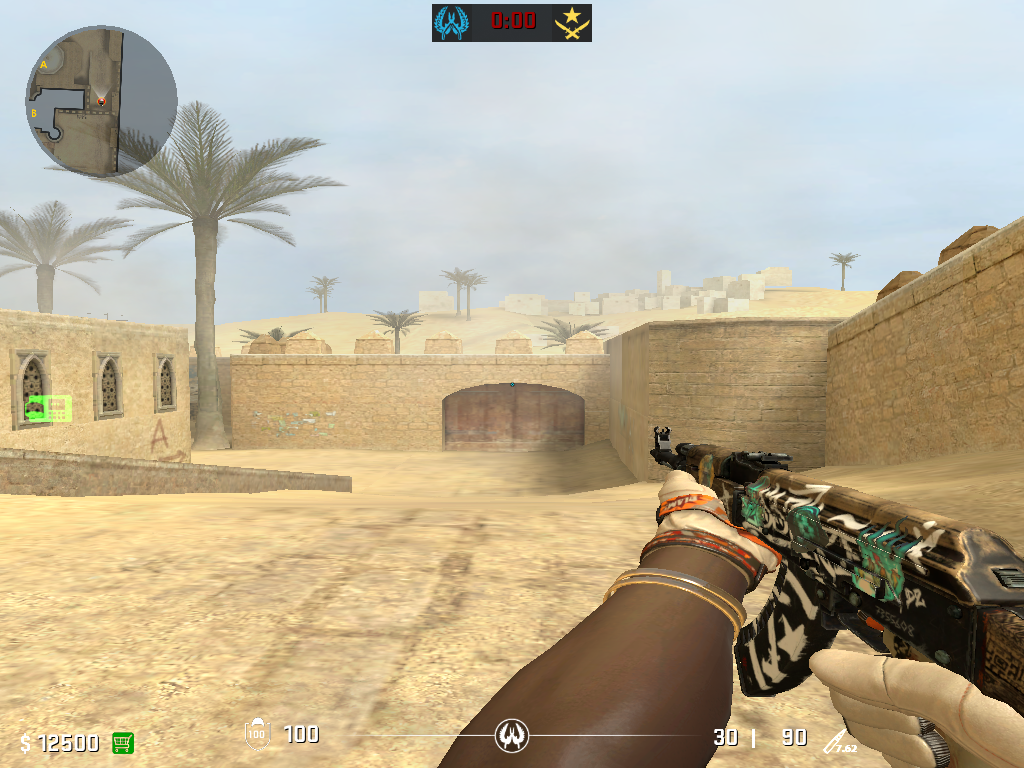1024x768 pixels.
Task: Select the Terrorist team star emblem
Action: [572, 22]
